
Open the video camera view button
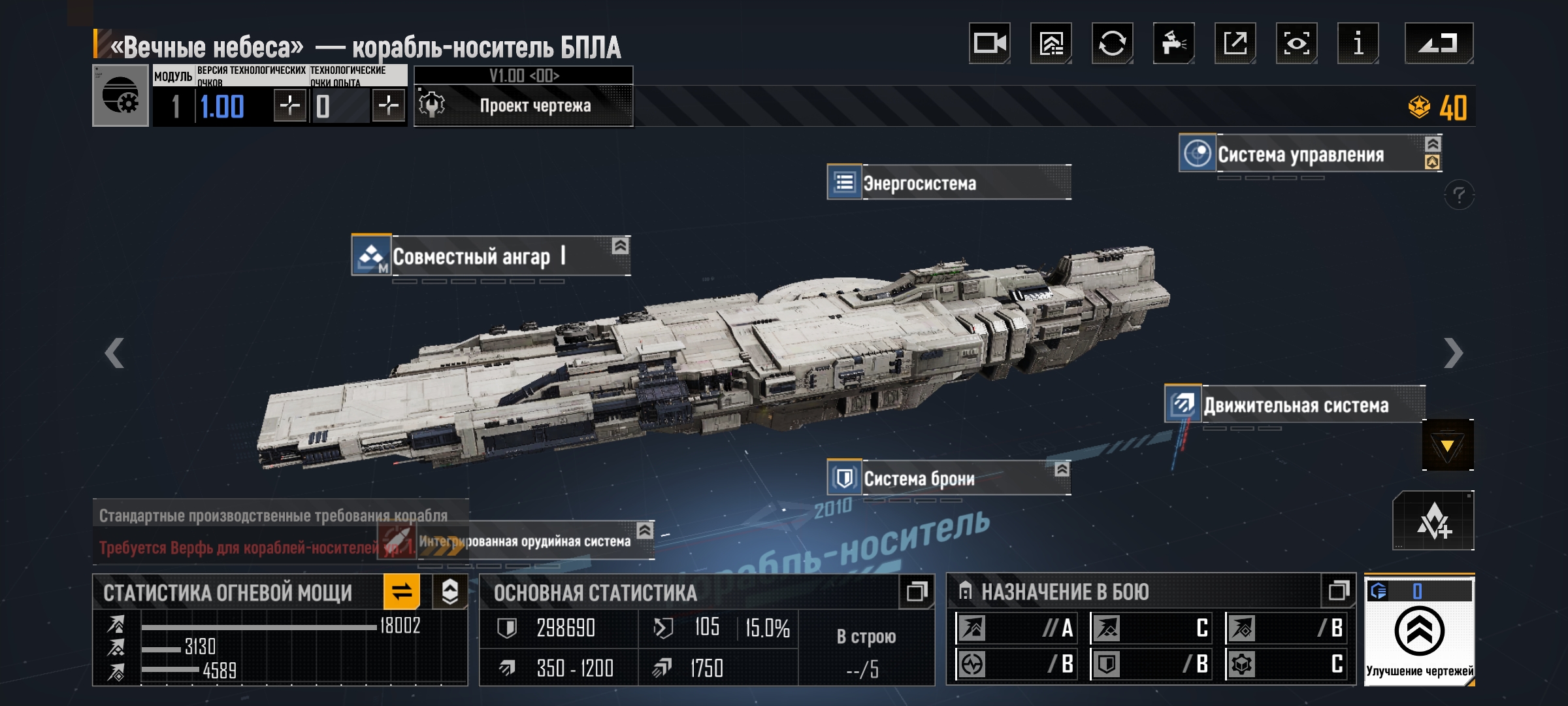989,44
